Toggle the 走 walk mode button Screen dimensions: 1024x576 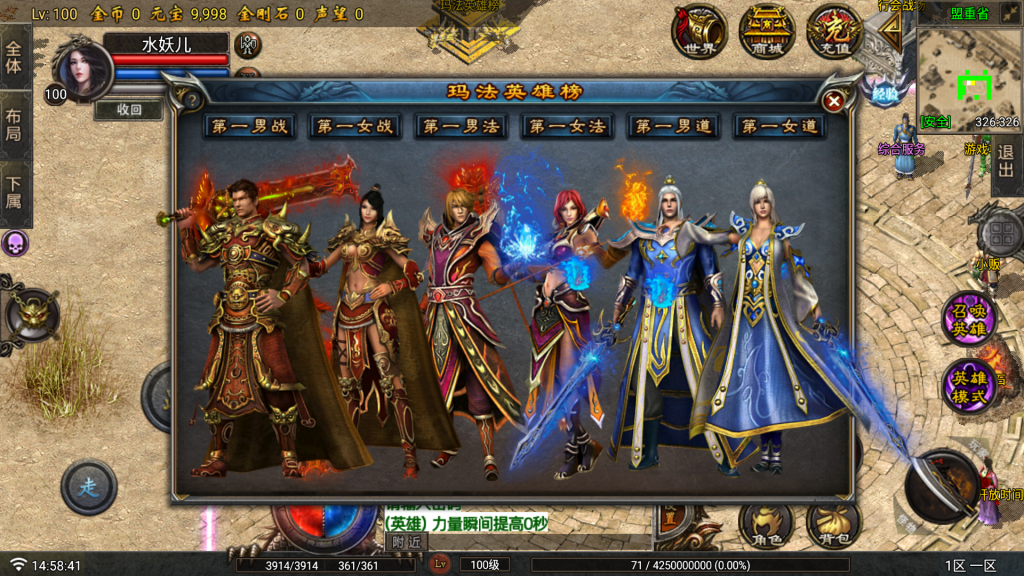pyautogui.click(x=89, y=487)
